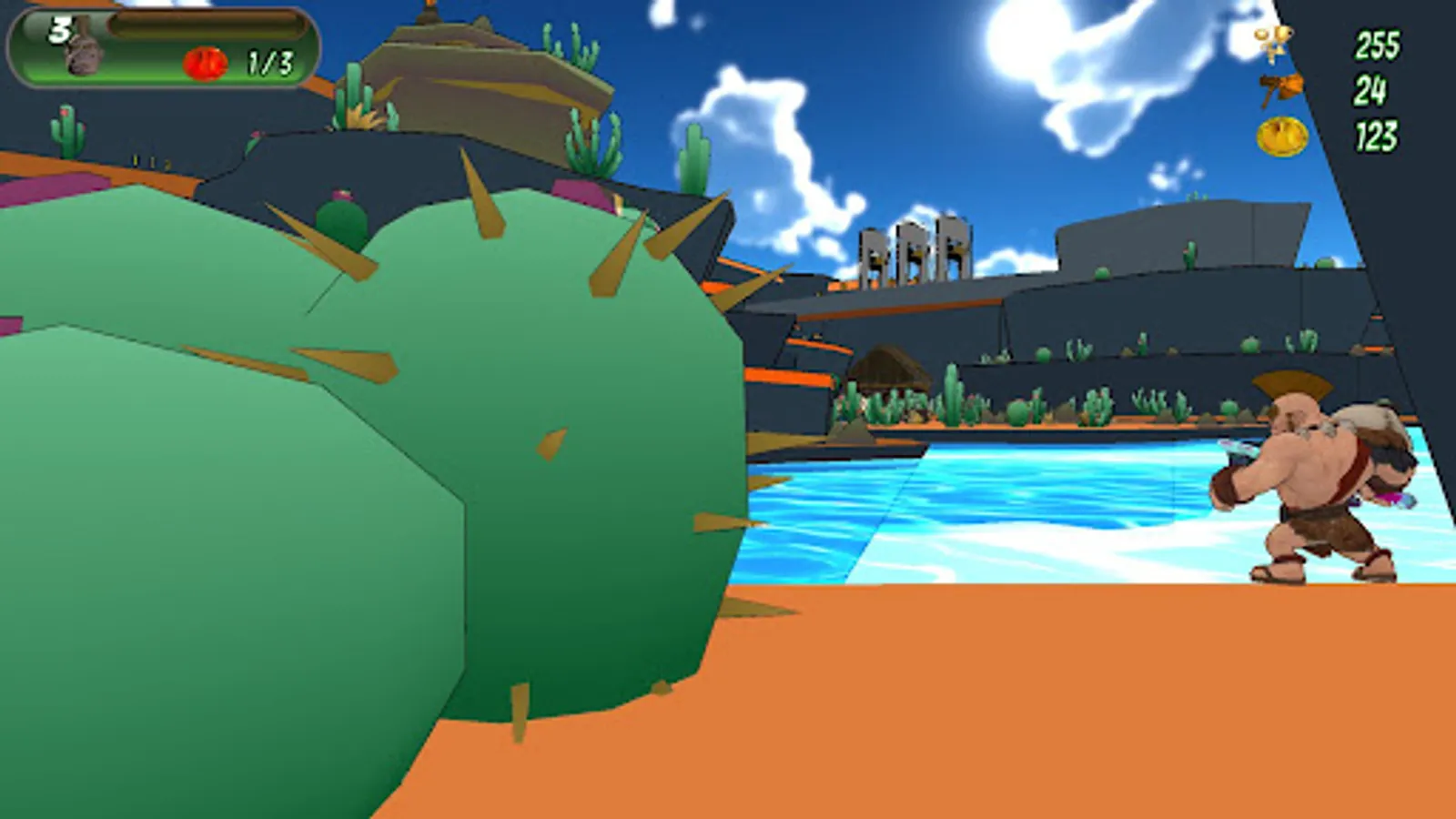This screenshot has height=819, width=1456.
Task: Click the 255 score counter text
Action: [x=1376, y=45]
